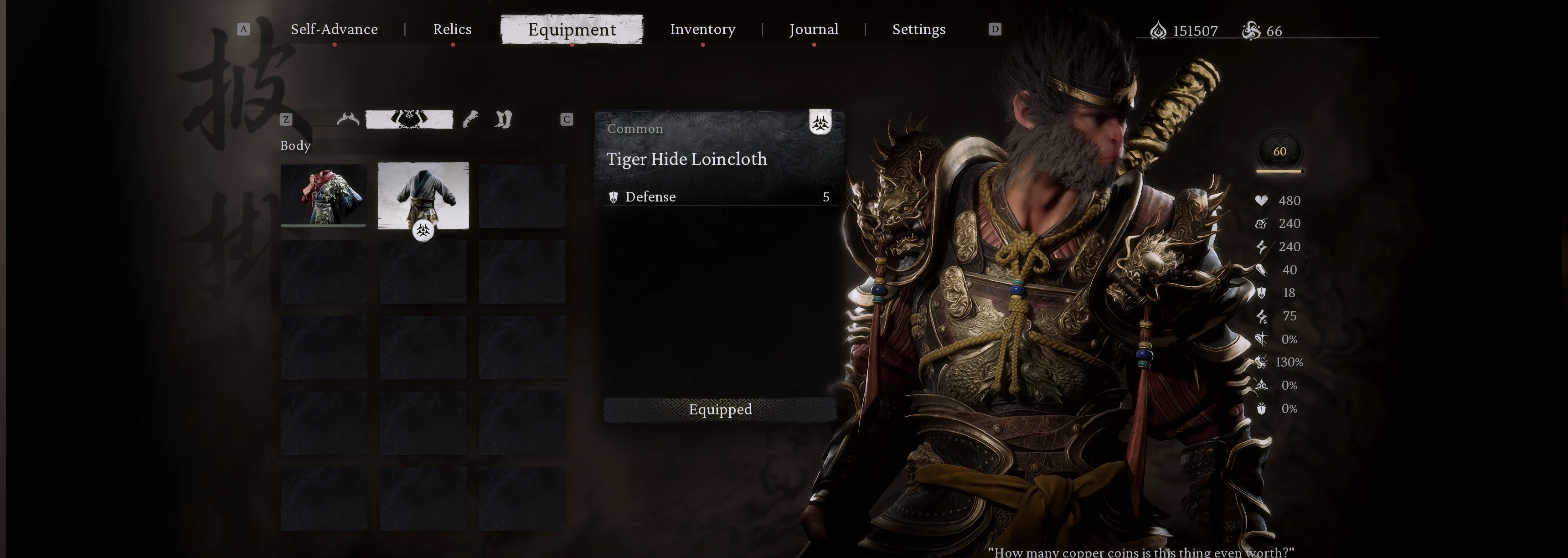
Task: Click the Equipped button
Action: point(720,409)
